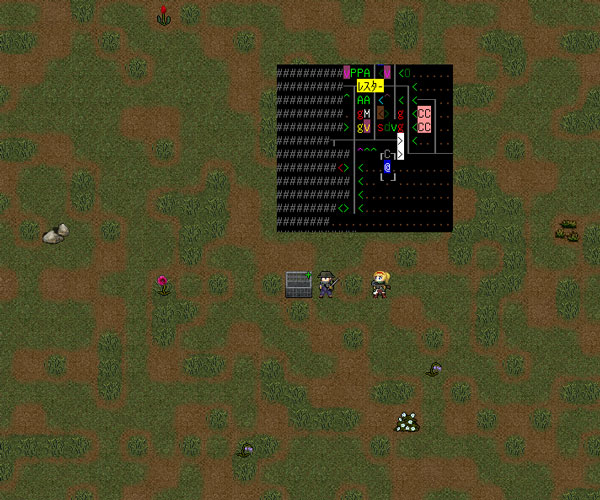600x500 pixels.
Task: Select the yellow レスター label on the map
Action: [x=363, y=87]
